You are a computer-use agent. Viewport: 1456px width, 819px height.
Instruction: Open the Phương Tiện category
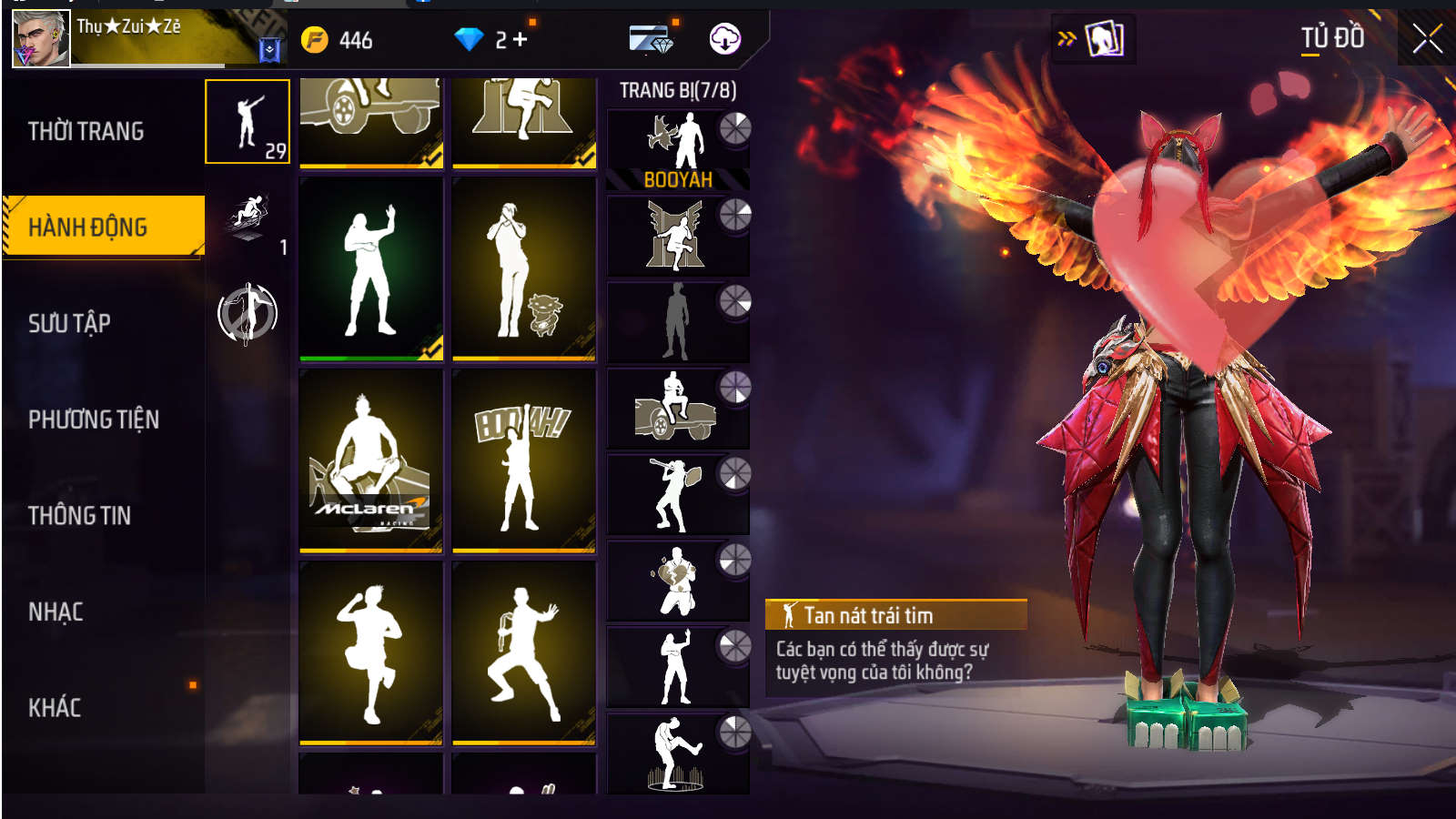coord(94,420)
